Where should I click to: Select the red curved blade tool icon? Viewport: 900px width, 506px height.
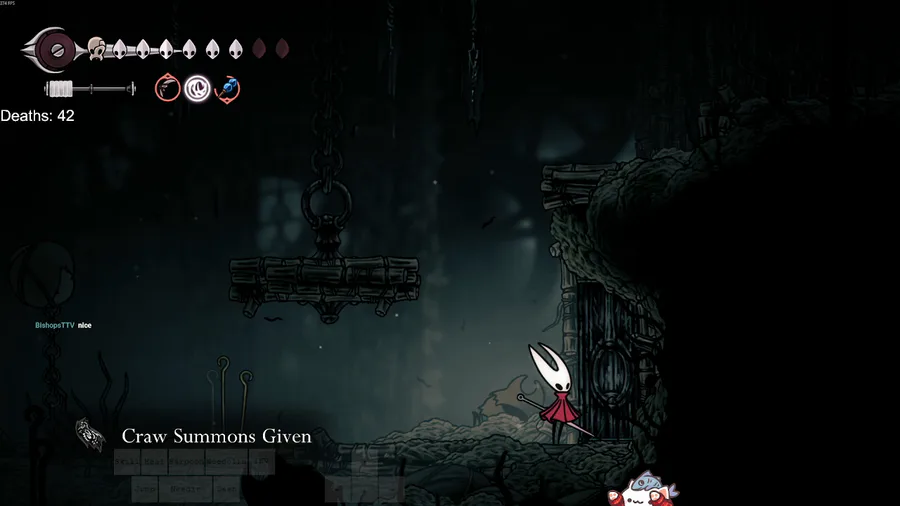click(167, 89)
